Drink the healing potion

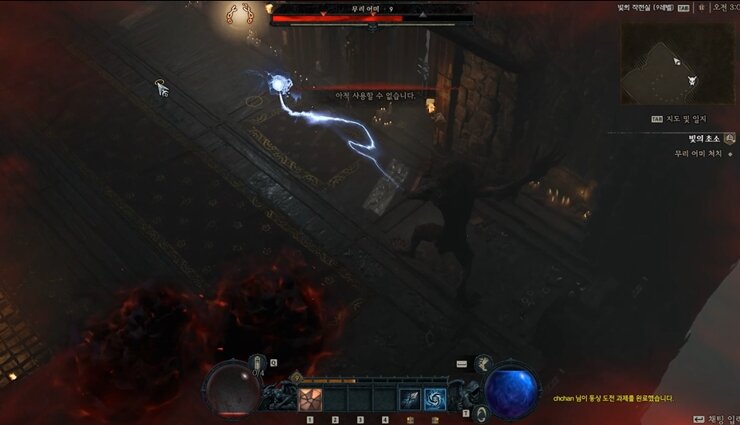point(257,365)
